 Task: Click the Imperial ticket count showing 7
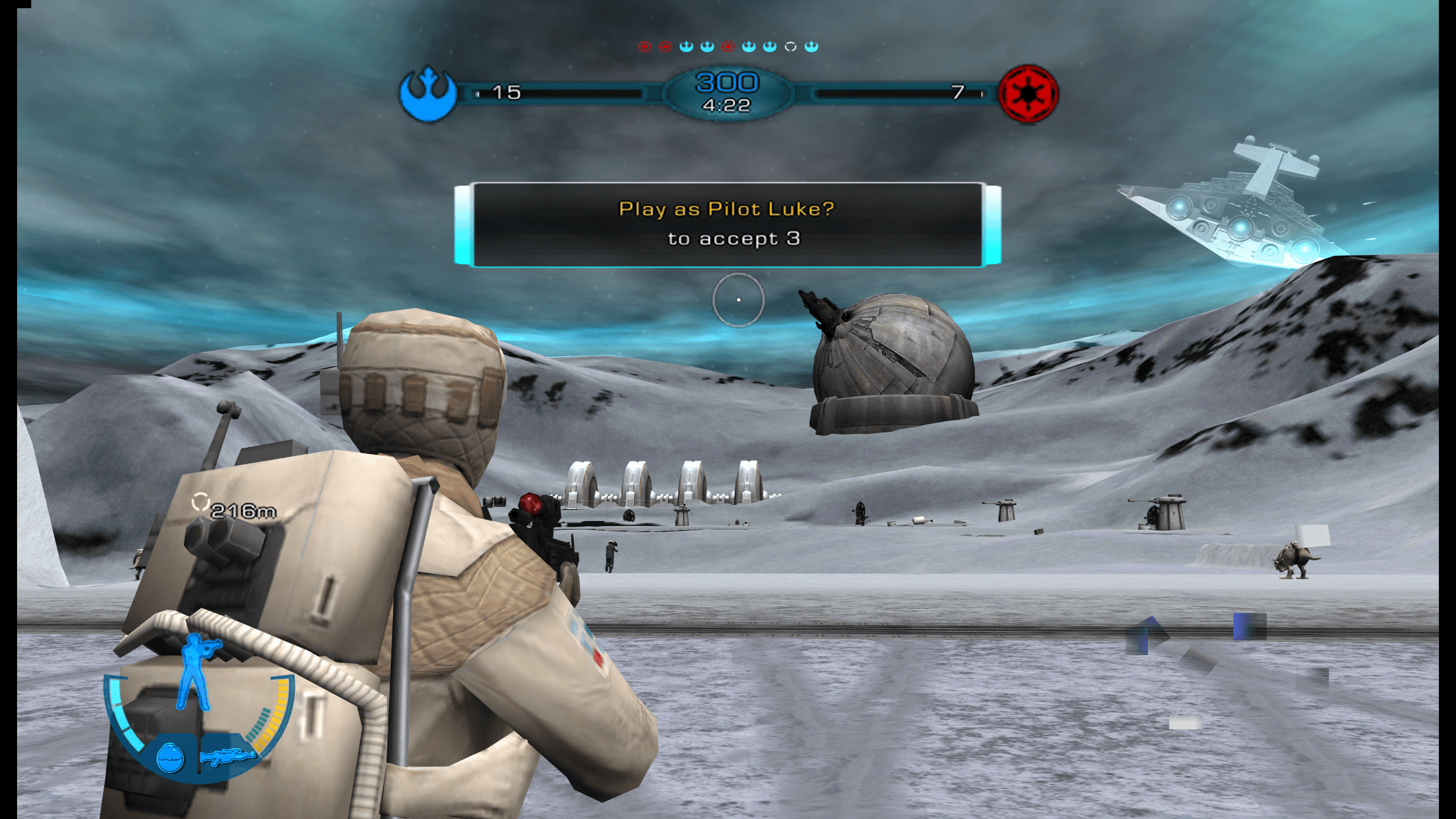point(958,92)
